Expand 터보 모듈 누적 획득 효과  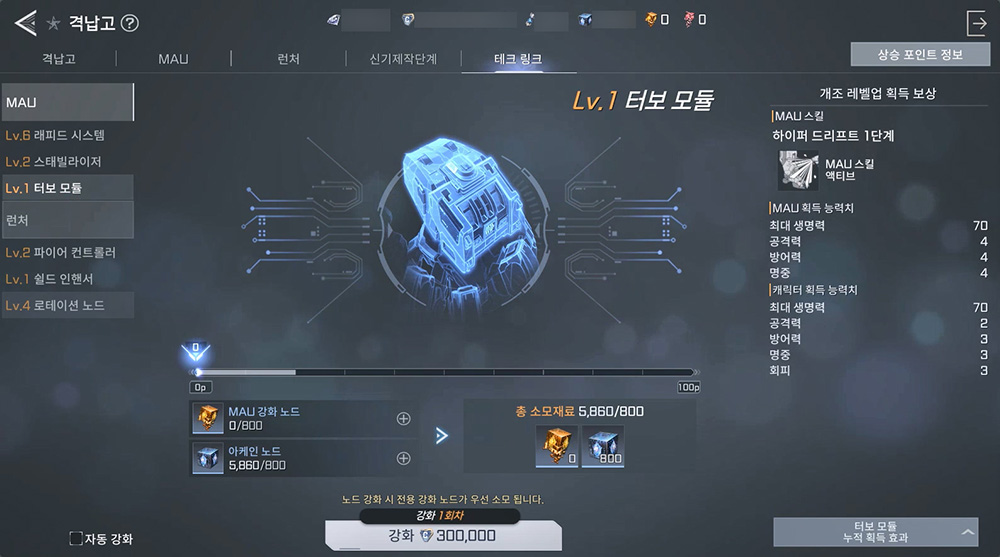click(875, 531)
